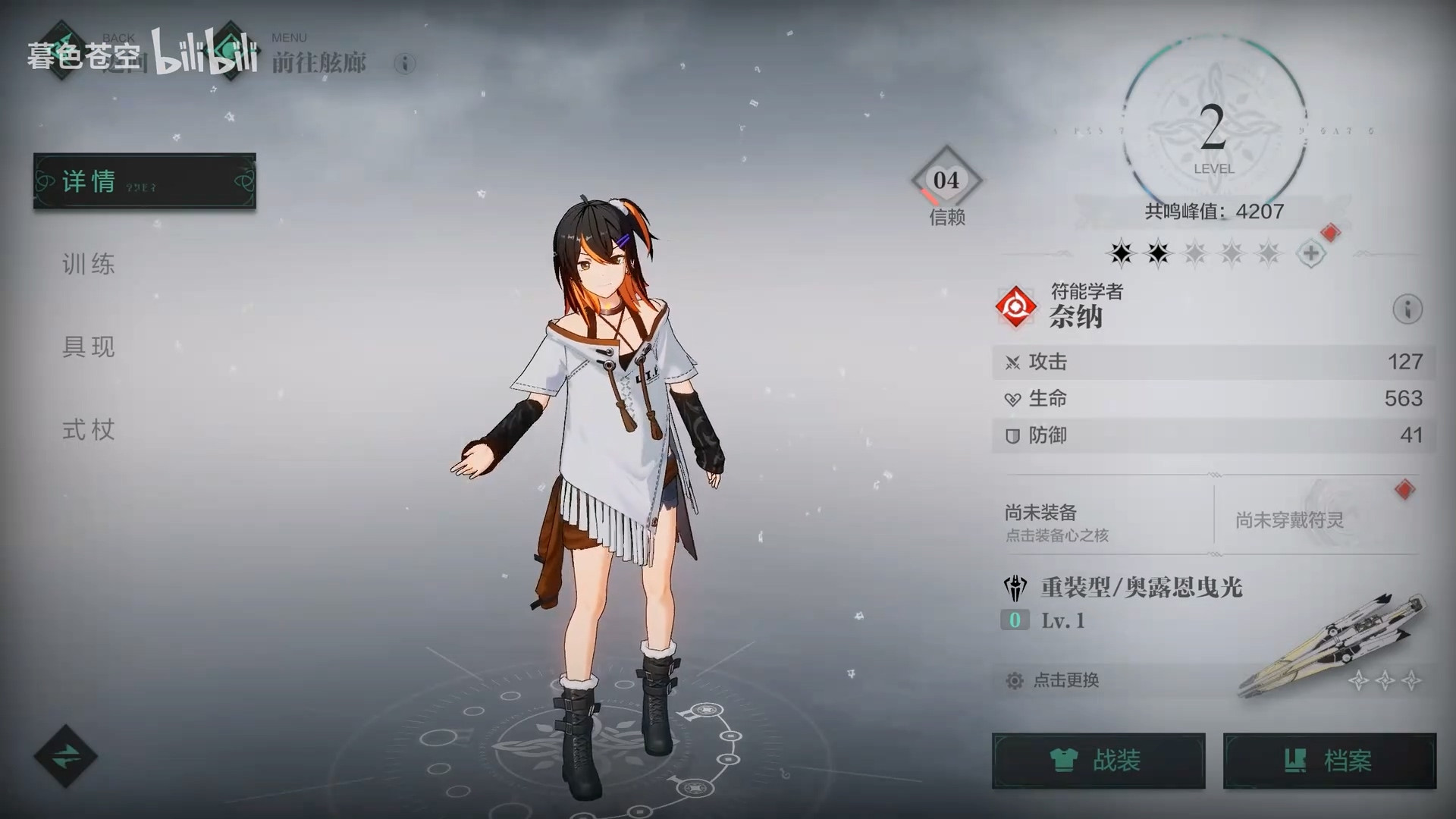1456x819 pixels.
Task: Open the 战装 outfit button
Action: 1098,761
